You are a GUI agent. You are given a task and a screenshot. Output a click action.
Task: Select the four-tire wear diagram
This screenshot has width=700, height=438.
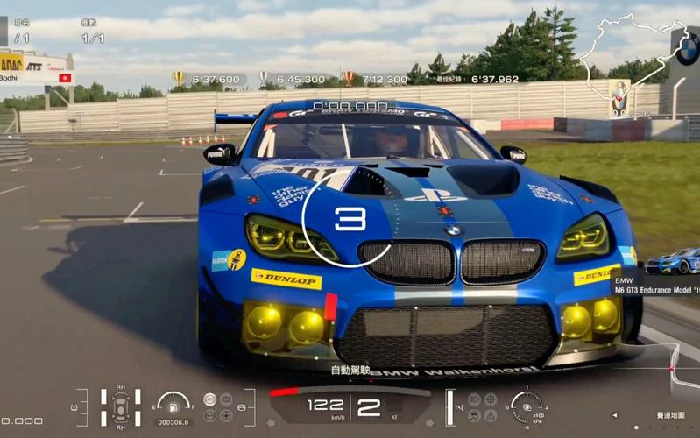(x=120, y=405)
